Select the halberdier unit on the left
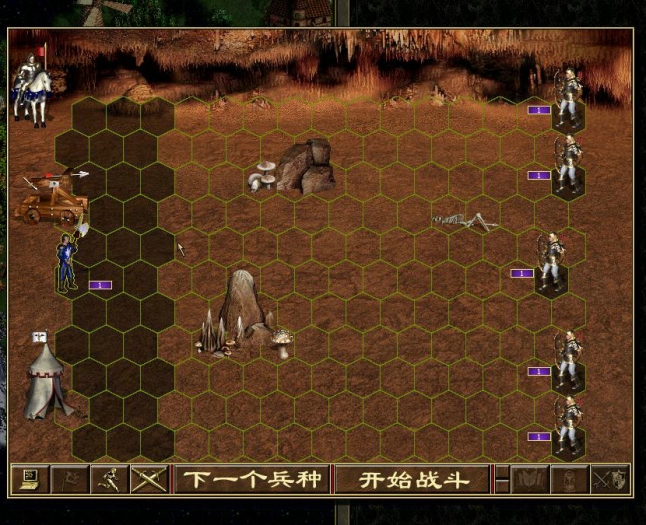The height and width of the screenshot is (525, 646). click(69, 262)
